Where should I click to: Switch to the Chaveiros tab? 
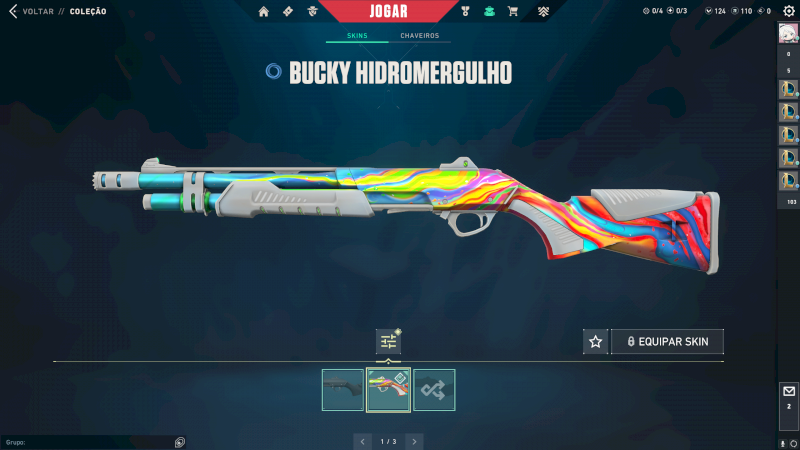[419, 36]
